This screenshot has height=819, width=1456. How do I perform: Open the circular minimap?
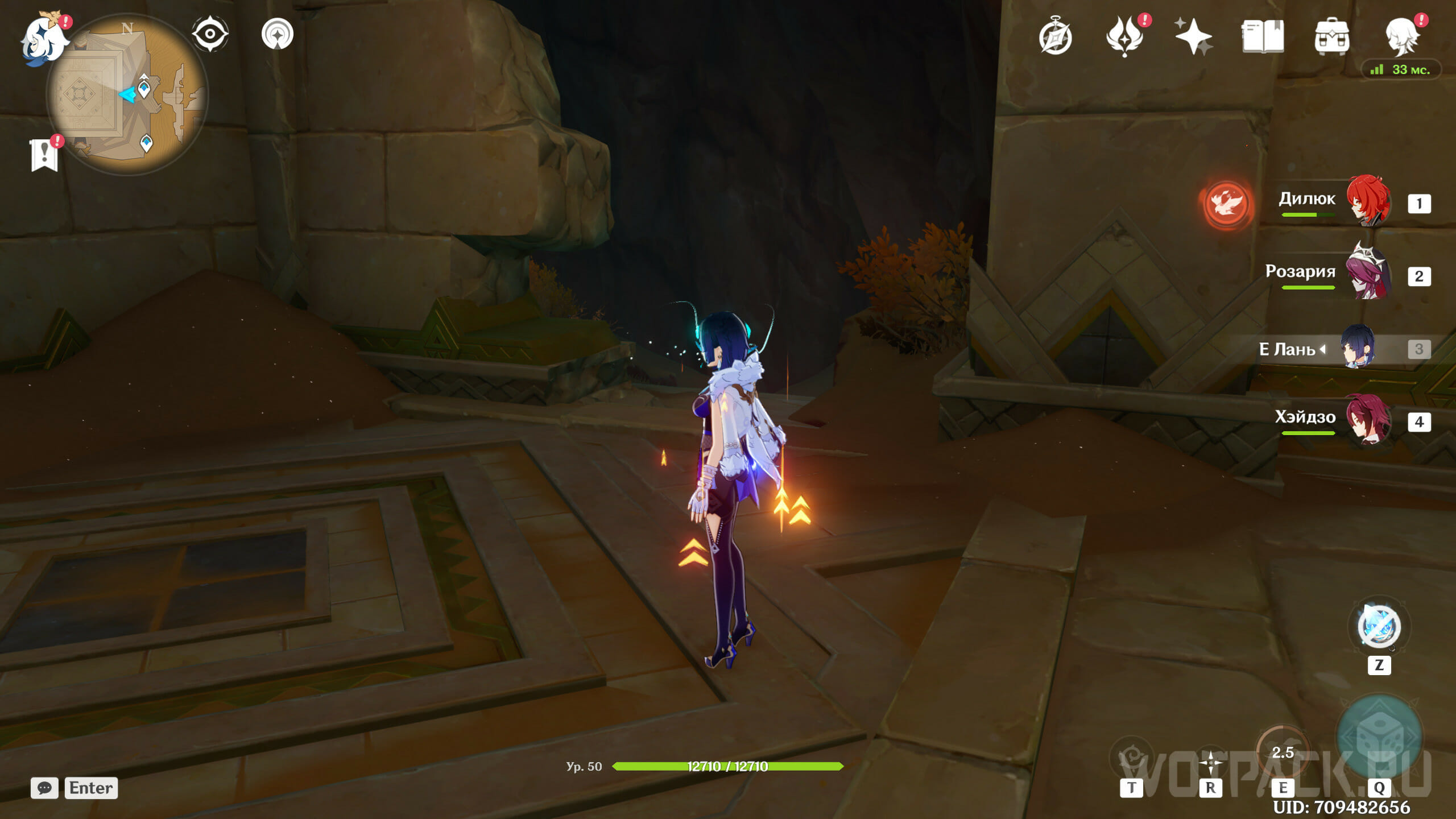pyautogui.click(x=127, y=94)
